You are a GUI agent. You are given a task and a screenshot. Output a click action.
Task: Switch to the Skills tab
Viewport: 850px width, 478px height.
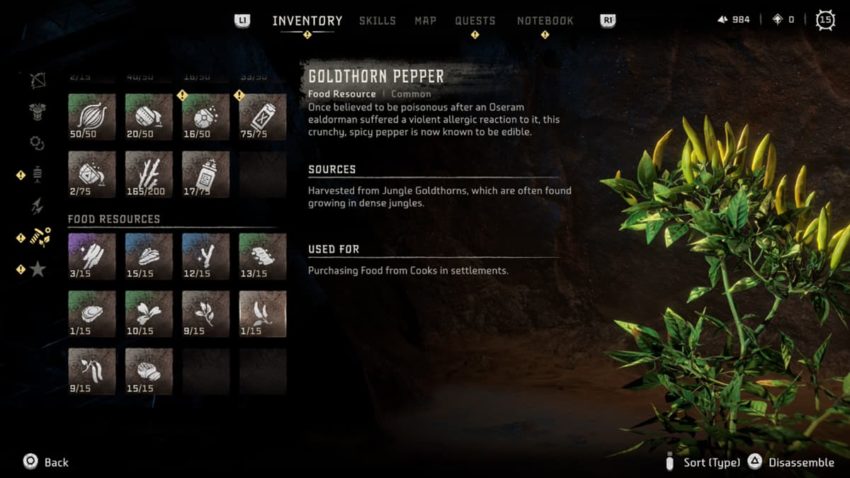coord(377,21)
